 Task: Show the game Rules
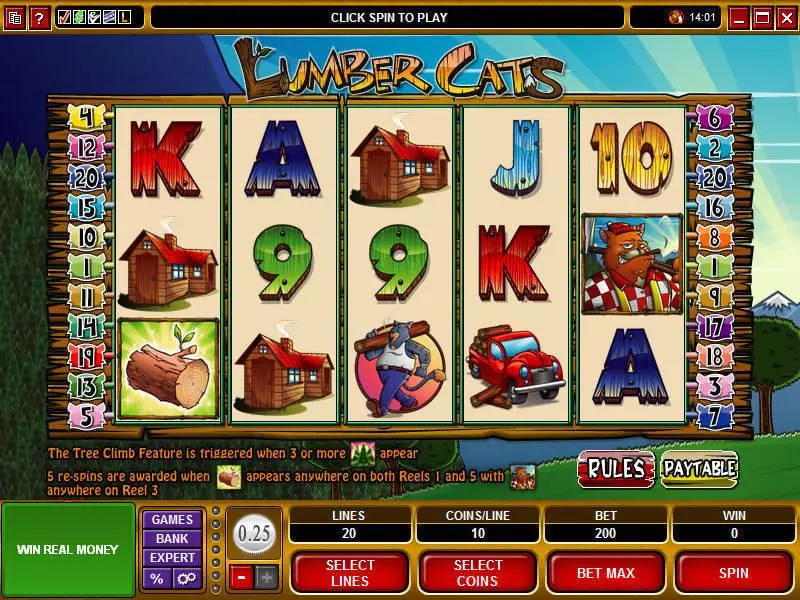tap(615, 468)
